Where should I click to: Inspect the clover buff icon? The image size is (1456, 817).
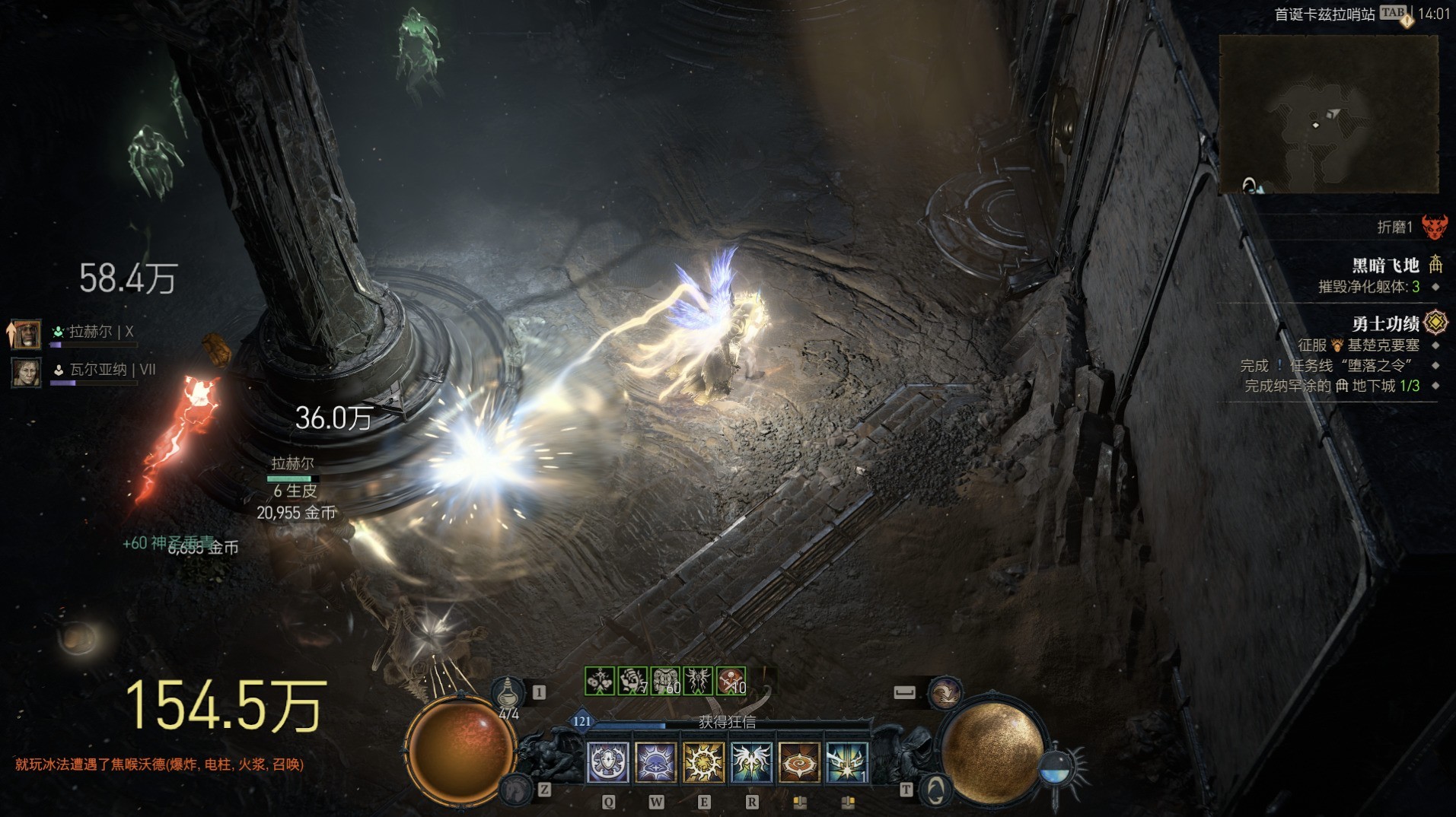pos(600,681)
